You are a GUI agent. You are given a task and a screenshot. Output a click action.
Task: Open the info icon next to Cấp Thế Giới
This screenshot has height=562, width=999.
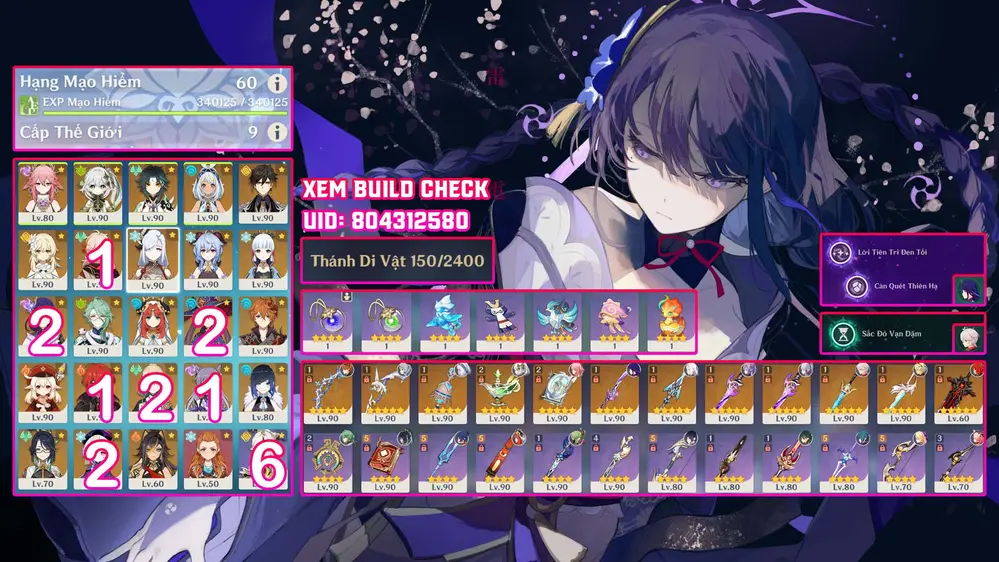[x=277, y=131]
